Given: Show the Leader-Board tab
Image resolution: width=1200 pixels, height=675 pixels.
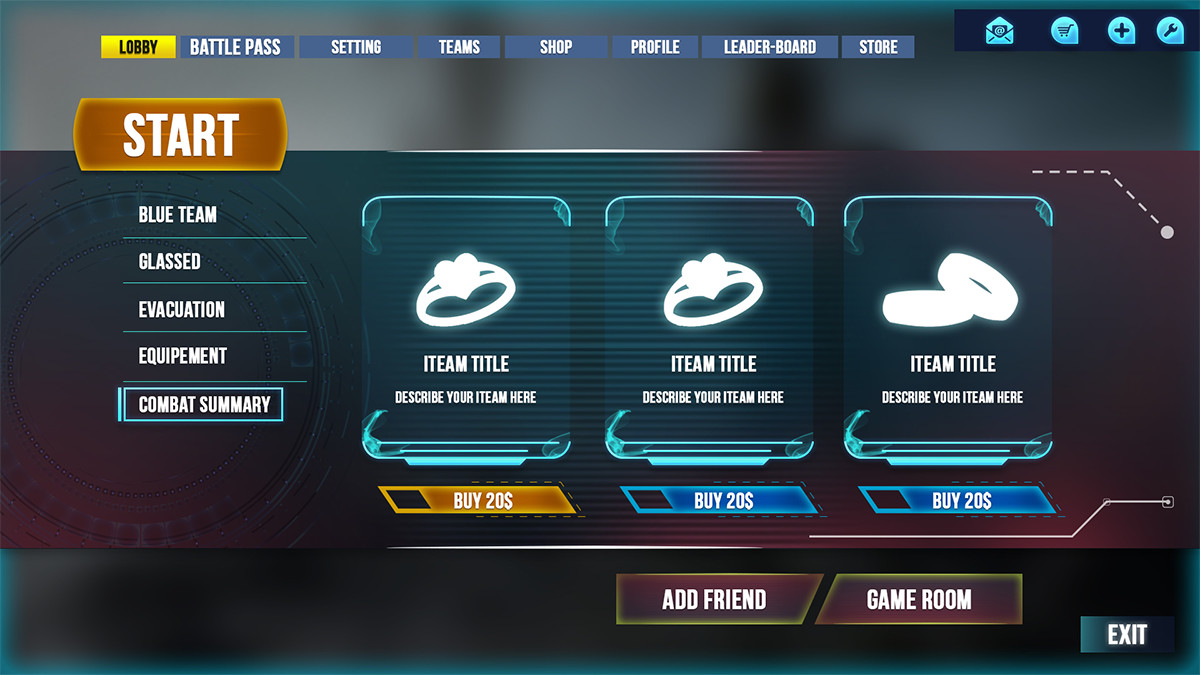Looking at the screenshot, I should pyautogui.click(x=770, y=47).
